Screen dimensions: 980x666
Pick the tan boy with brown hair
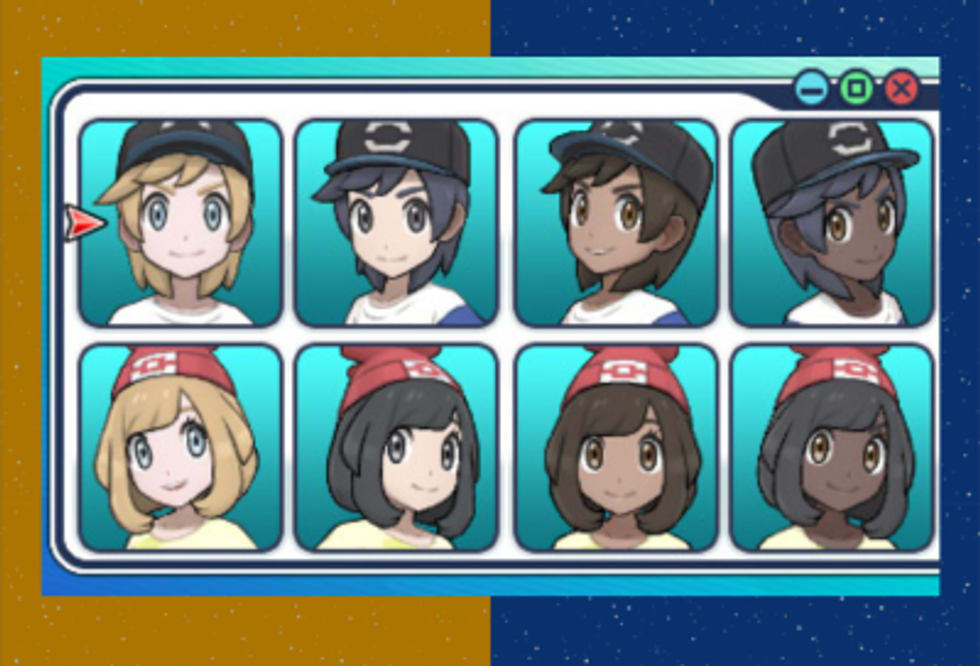tap(615, 223)
